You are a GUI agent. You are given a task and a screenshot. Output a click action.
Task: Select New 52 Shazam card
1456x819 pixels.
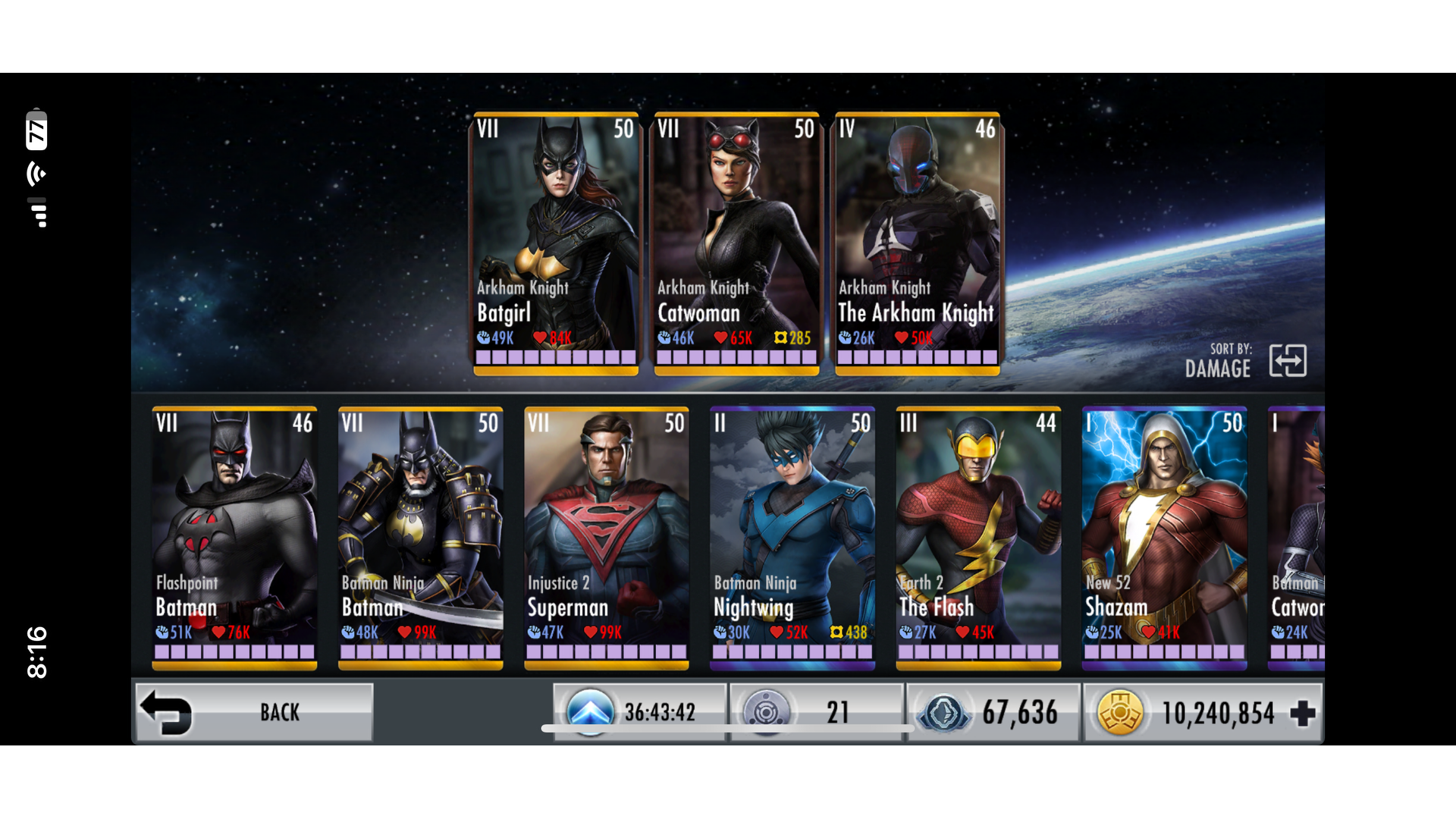(x=1164, y=538)
